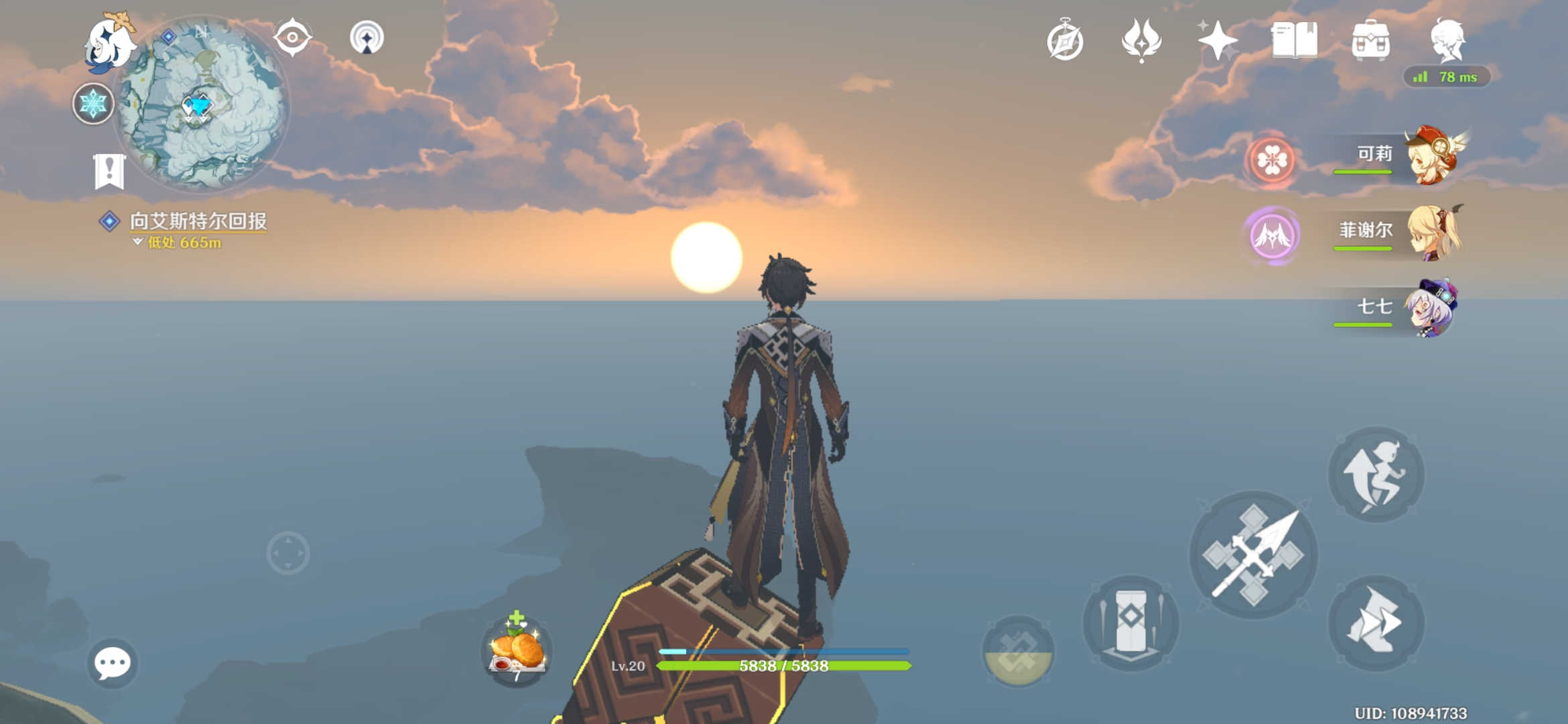Toggle the eye-shaped elemental sight icon

click(x=293, y=38)
